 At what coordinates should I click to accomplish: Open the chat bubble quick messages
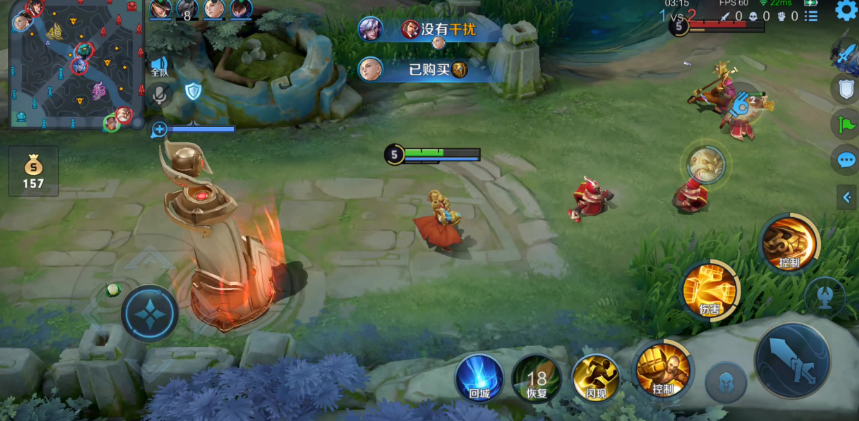pyautogui.click(x=846, y=160)
